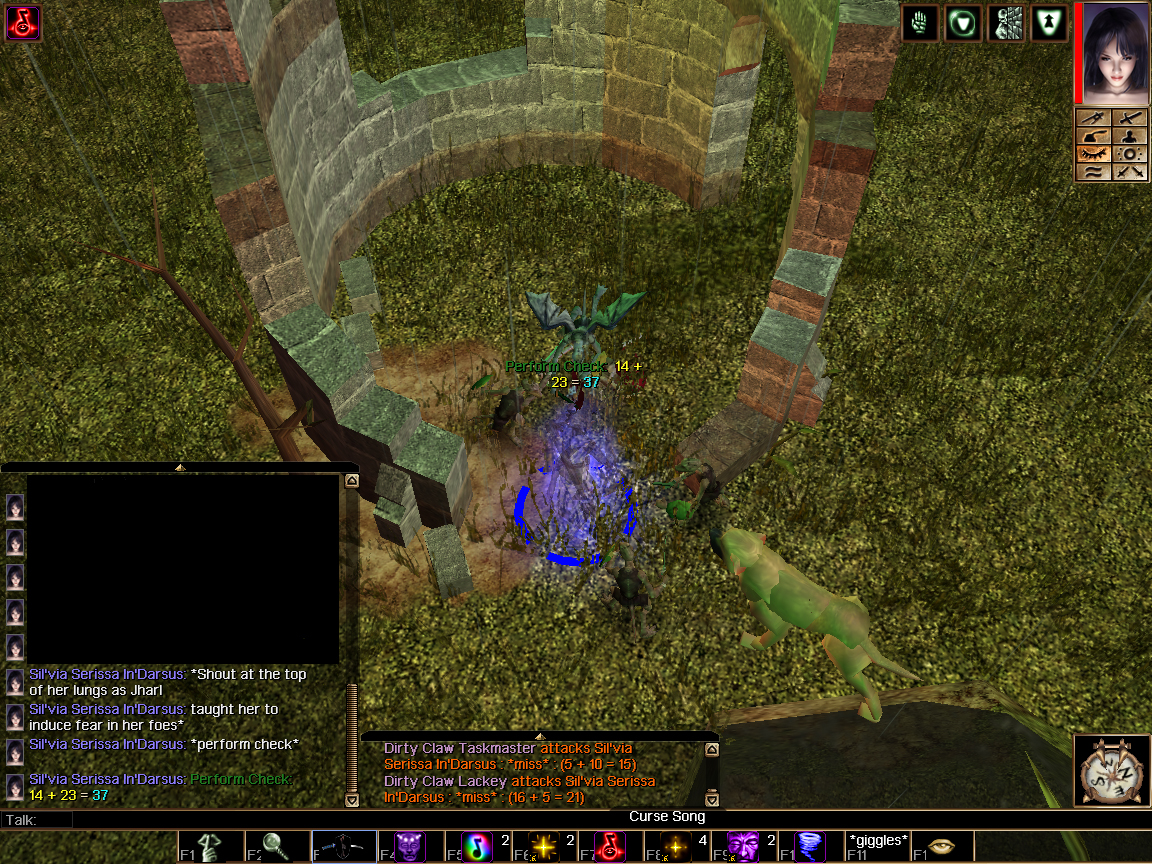Trigger the *giggles* emote quickslot
The height and width of the screenshot is (864, 1152).
(x=877, y=846)
